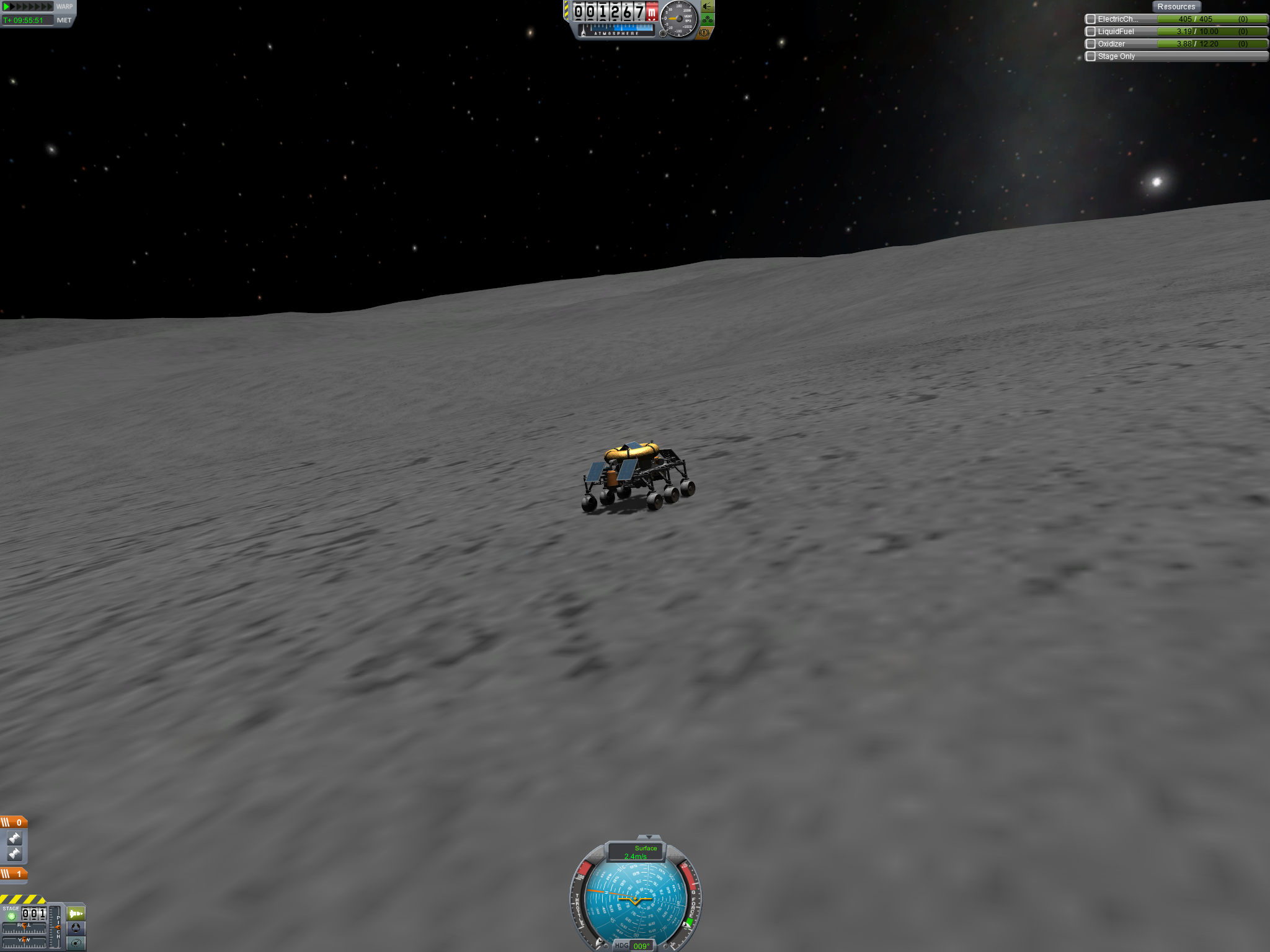Click the Surface speed mode display
The height and width of the screenshot is (952, 1270).
(x=636, y=852)
